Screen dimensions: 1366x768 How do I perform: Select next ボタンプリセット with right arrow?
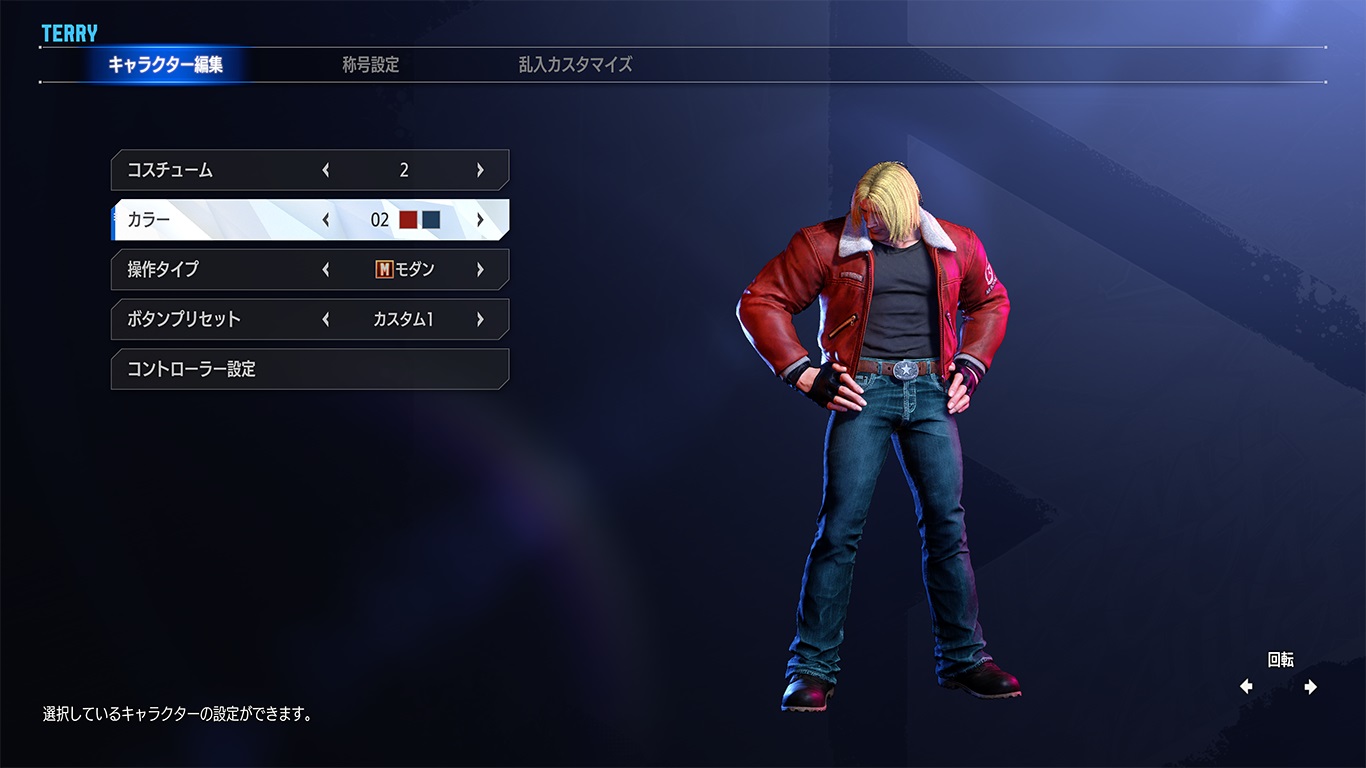point(480,320)
